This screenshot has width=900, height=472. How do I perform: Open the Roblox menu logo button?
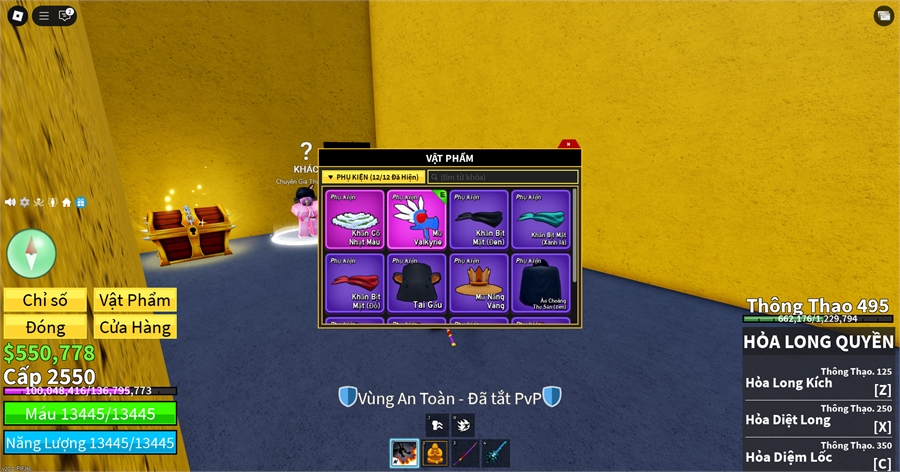click(16, 16)
